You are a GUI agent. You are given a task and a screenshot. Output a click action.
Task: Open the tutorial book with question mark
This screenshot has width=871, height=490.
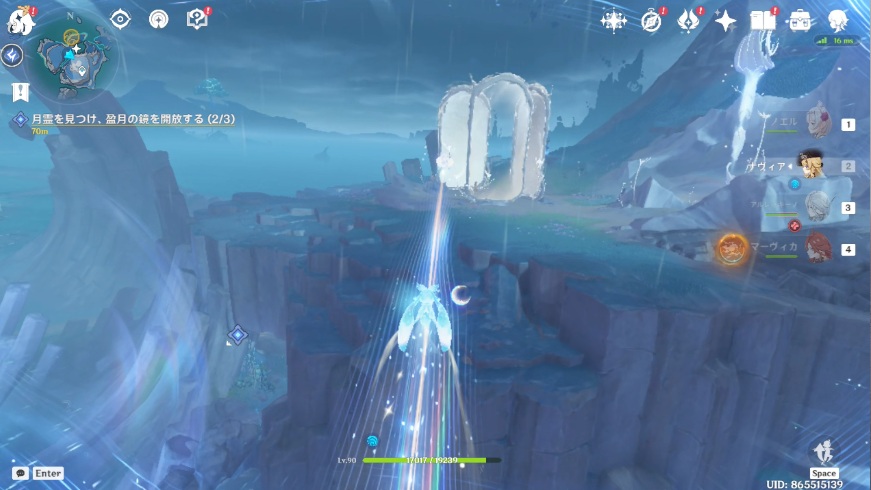pyautogui.click(x=196, y=19)
